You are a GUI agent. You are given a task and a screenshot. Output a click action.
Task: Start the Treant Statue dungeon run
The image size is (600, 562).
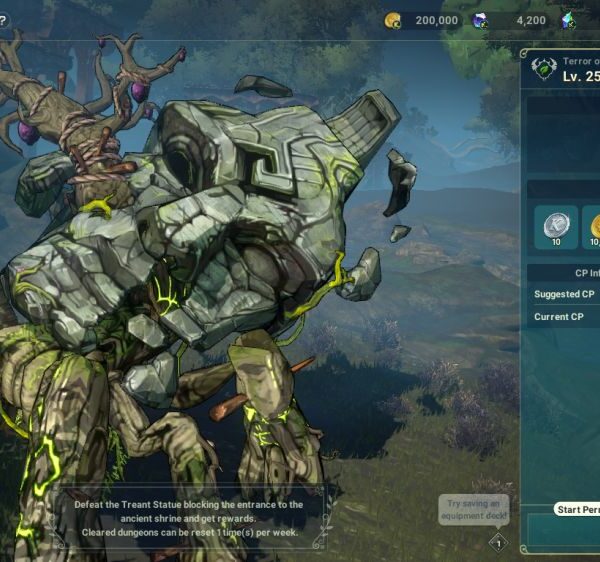[x=578, y=510]
